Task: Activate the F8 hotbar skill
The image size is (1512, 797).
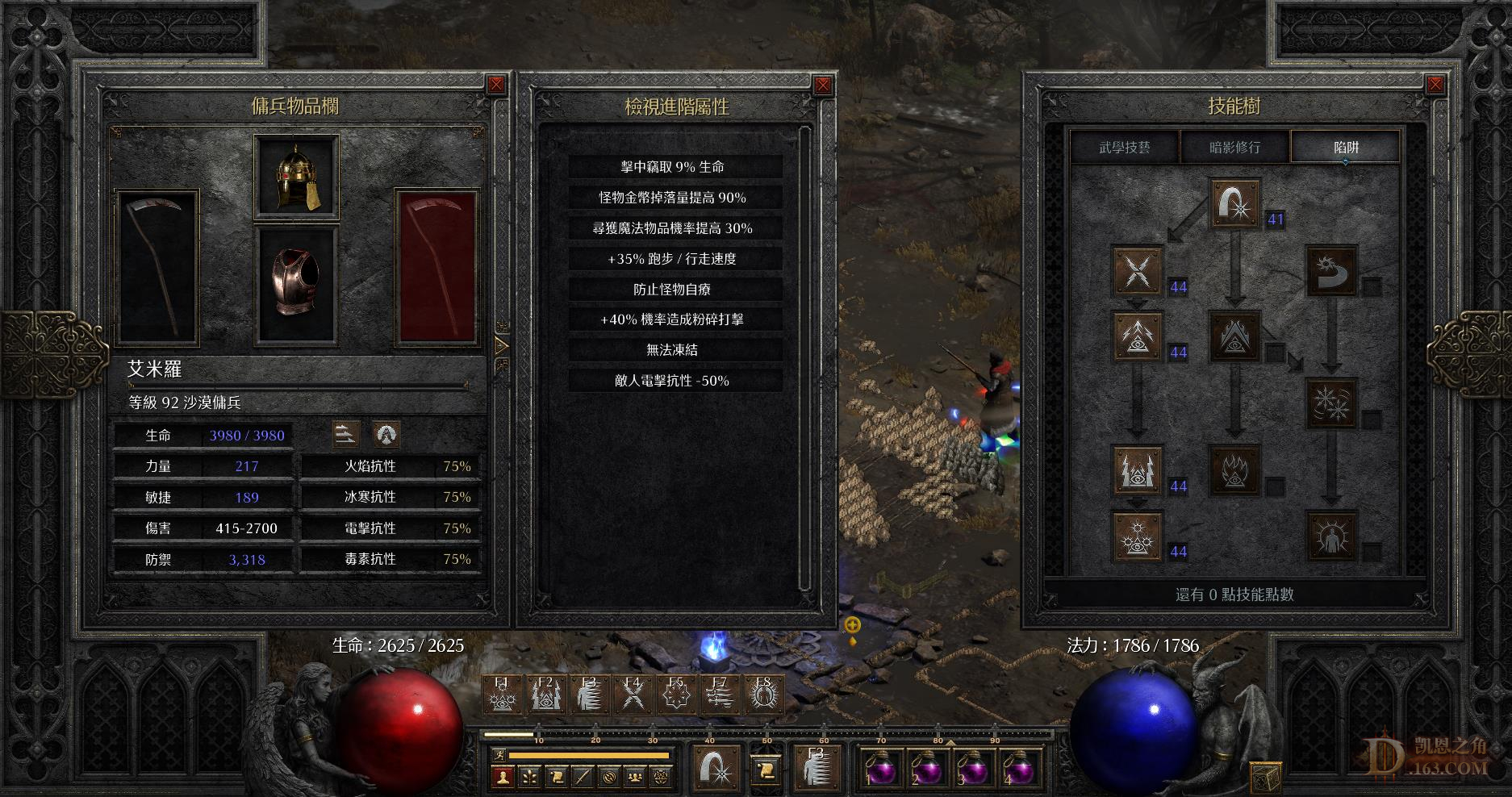Action: 762,694
